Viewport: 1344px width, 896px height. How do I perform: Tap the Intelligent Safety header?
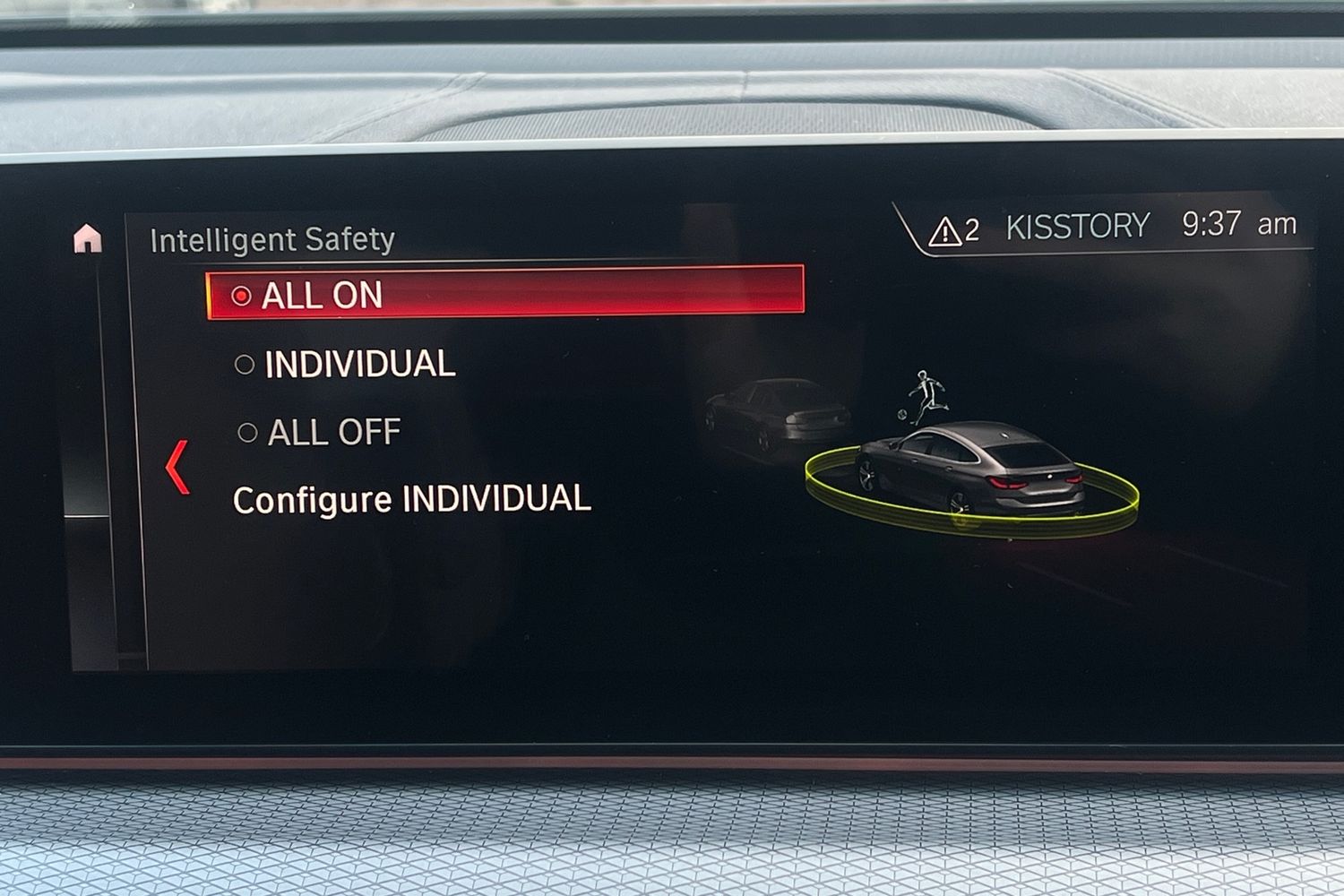273,237
